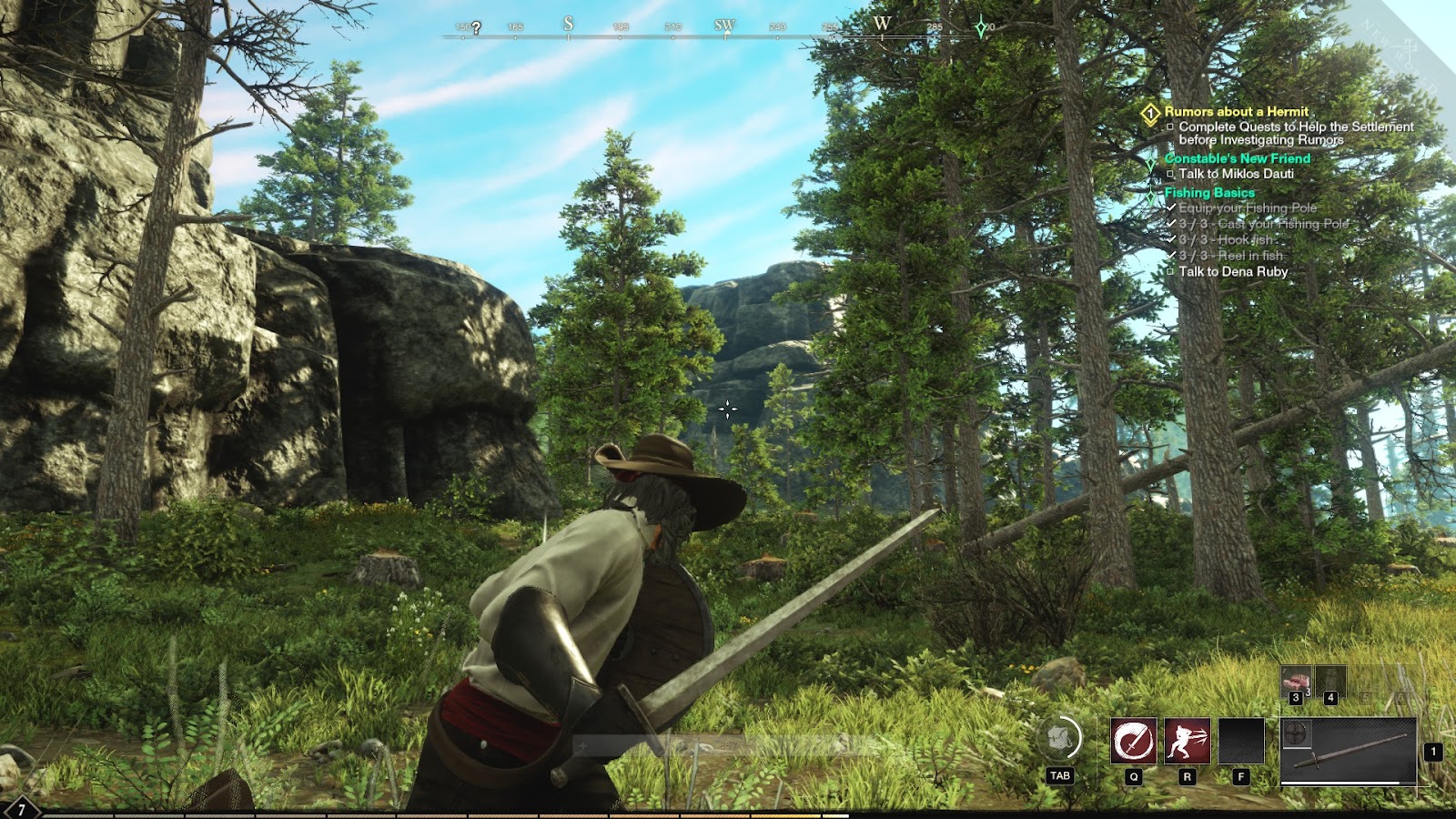Click the question mark compass marker
Screen dimensions: 1456x819
476,28
